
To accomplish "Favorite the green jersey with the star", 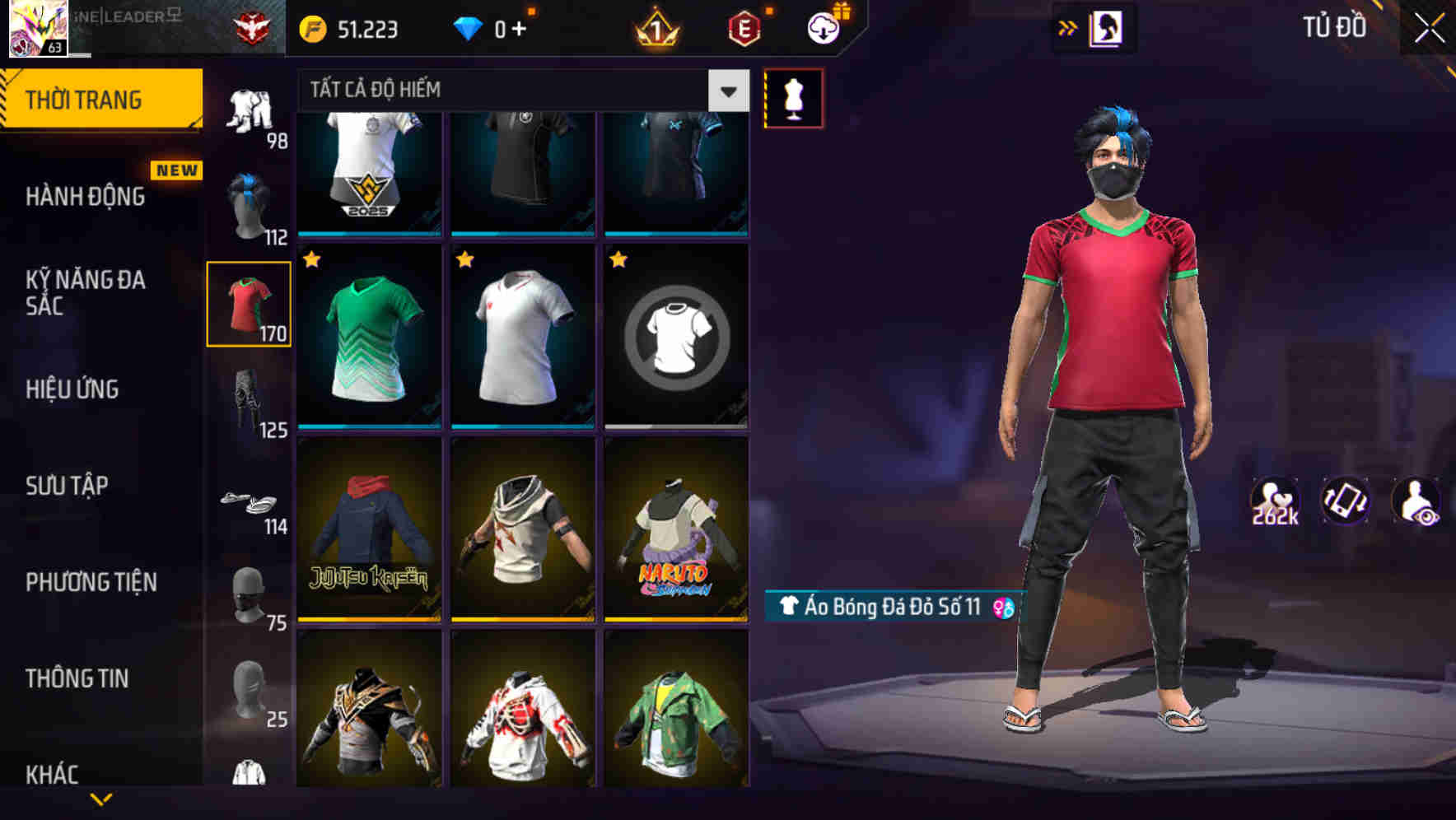I will pyautogui.click(x=310, y=262).
